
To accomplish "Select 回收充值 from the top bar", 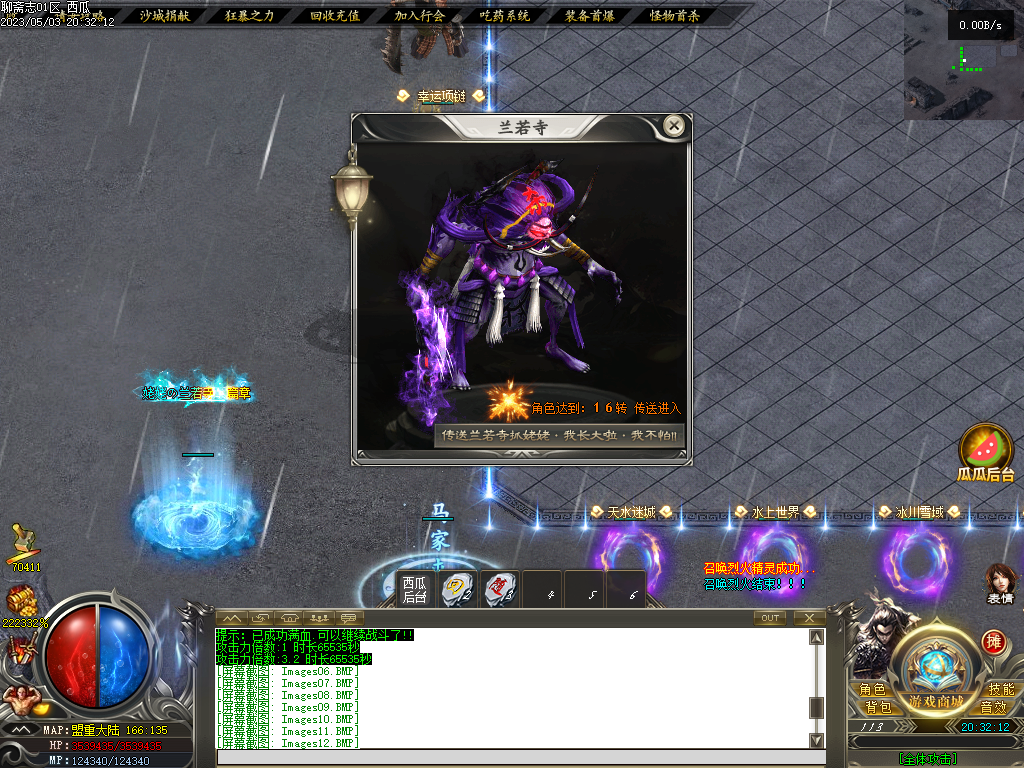I will (335, 16).
